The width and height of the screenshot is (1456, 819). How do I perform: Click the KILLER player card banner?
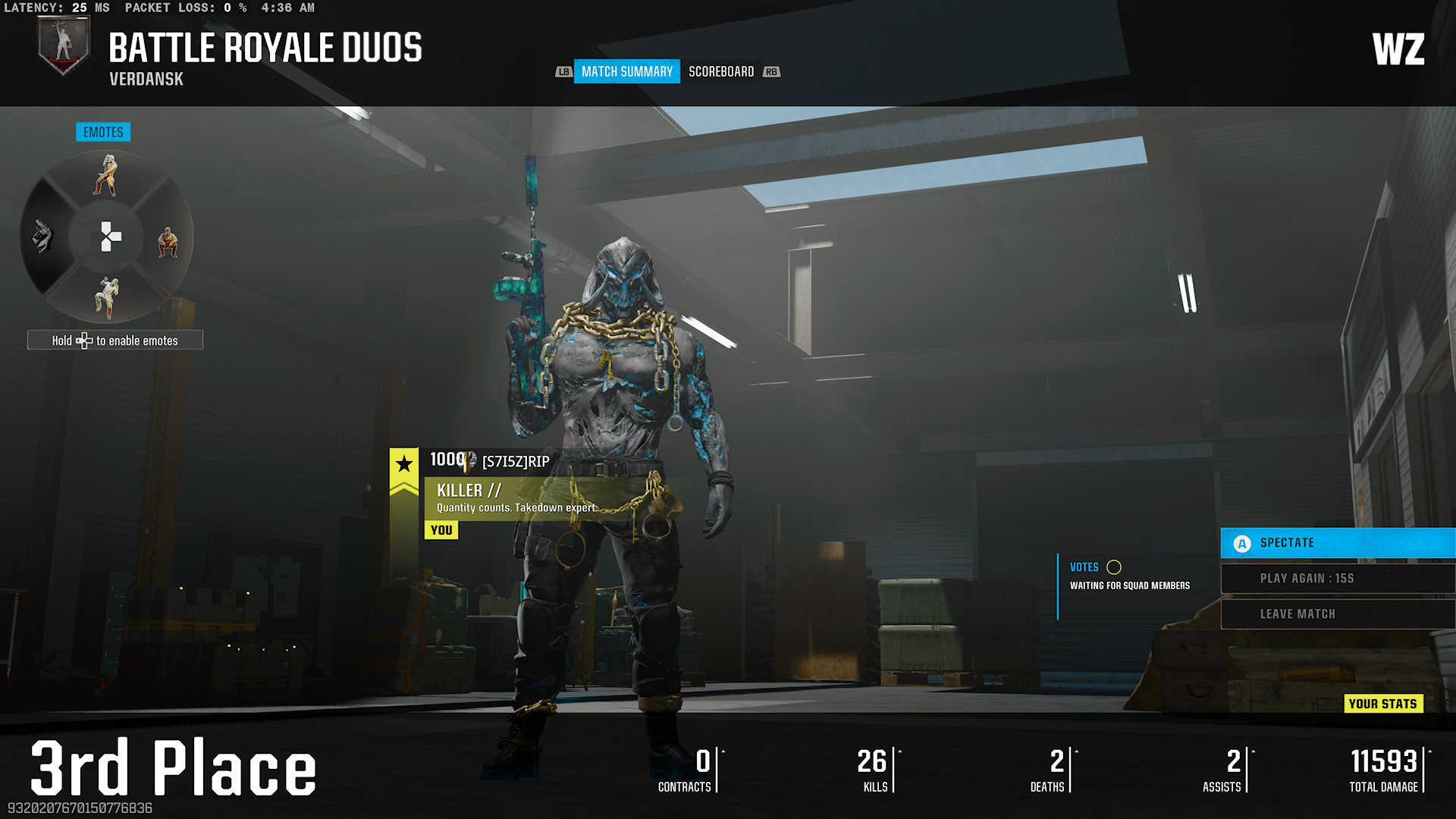(x=516, y=497)
